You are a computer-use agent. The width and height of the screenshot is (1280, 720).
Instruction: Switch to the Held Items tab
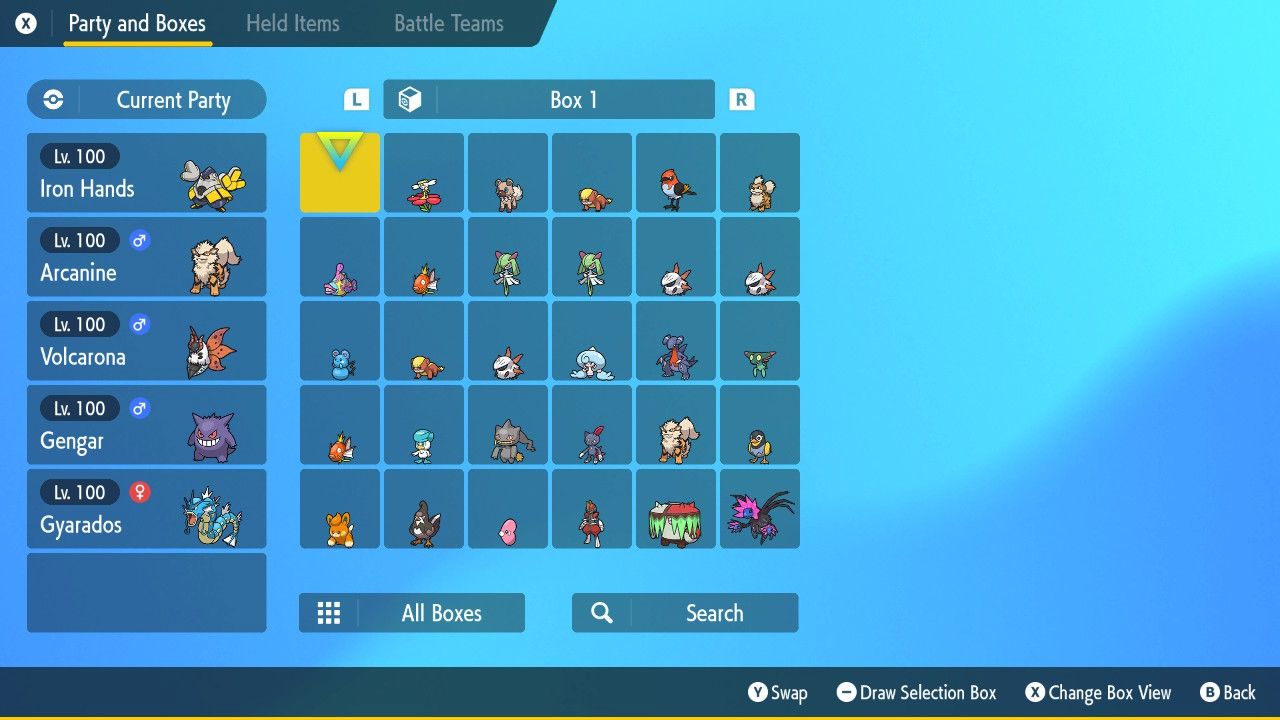[x=293, y=23]
